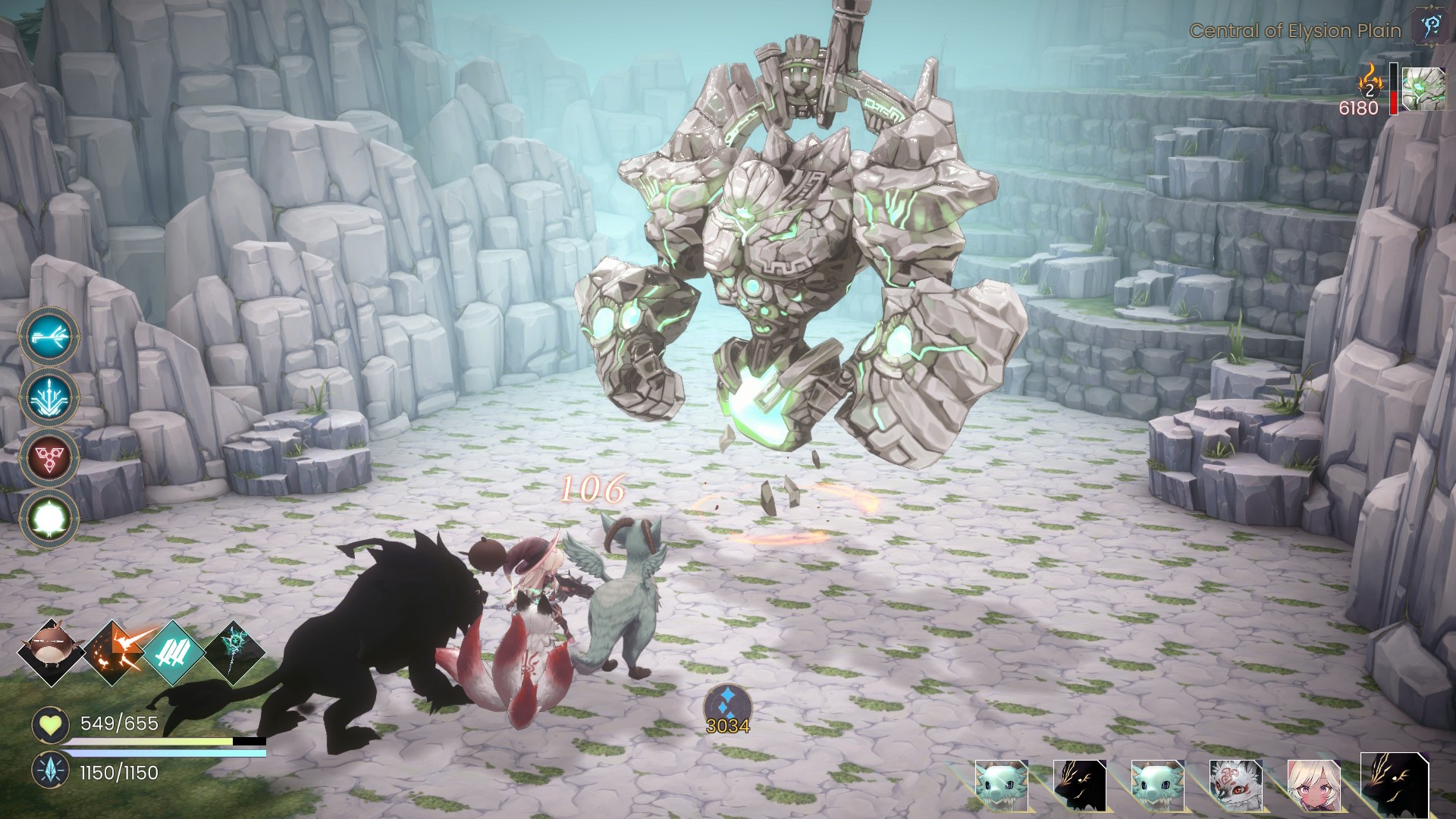Open the blue rune icon beside area name
This screenshot has height=819, width=1456.
tap(1429, 27)
